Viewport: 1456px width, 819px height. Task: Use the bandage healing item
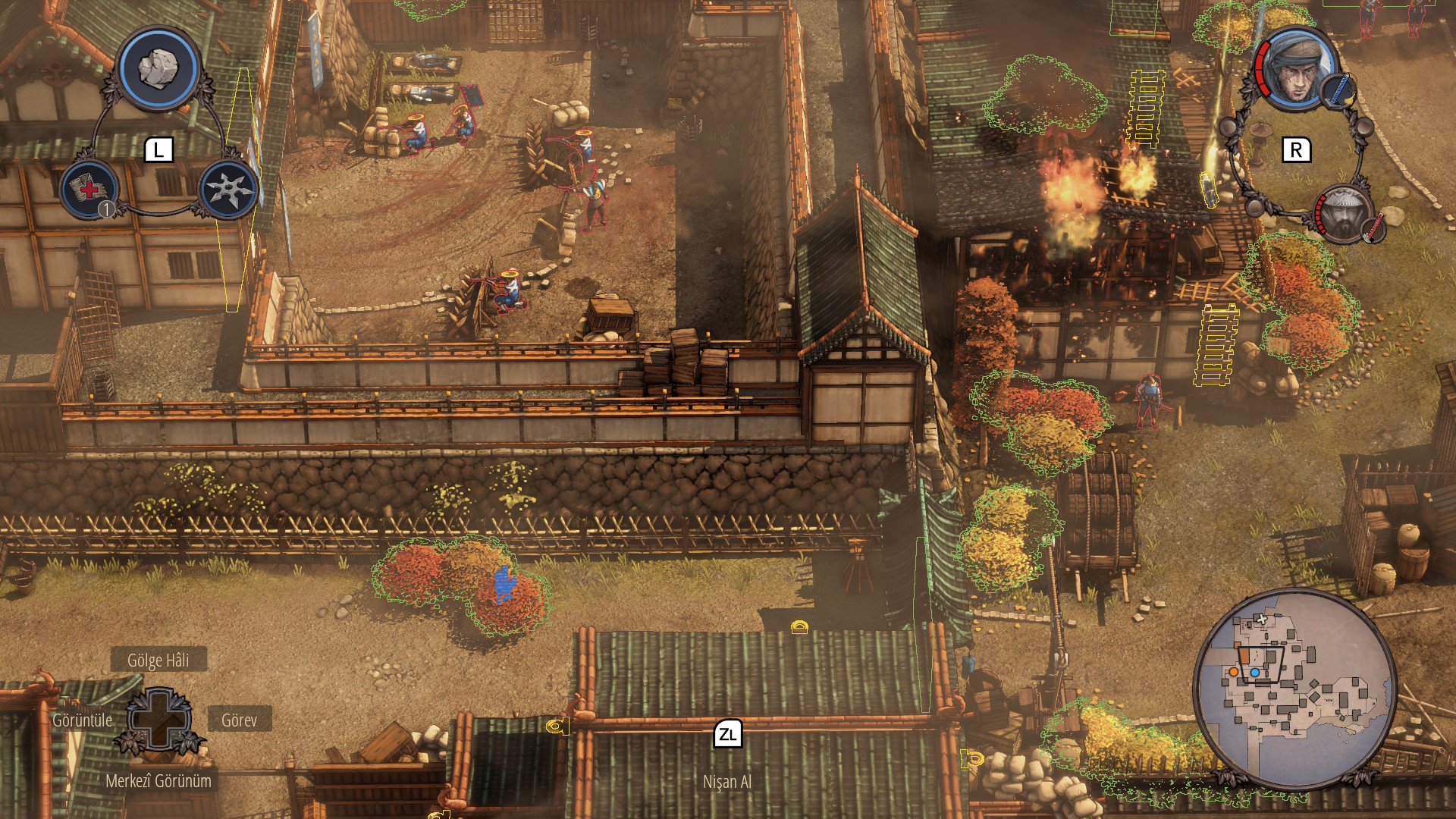[x=90, y=189]
